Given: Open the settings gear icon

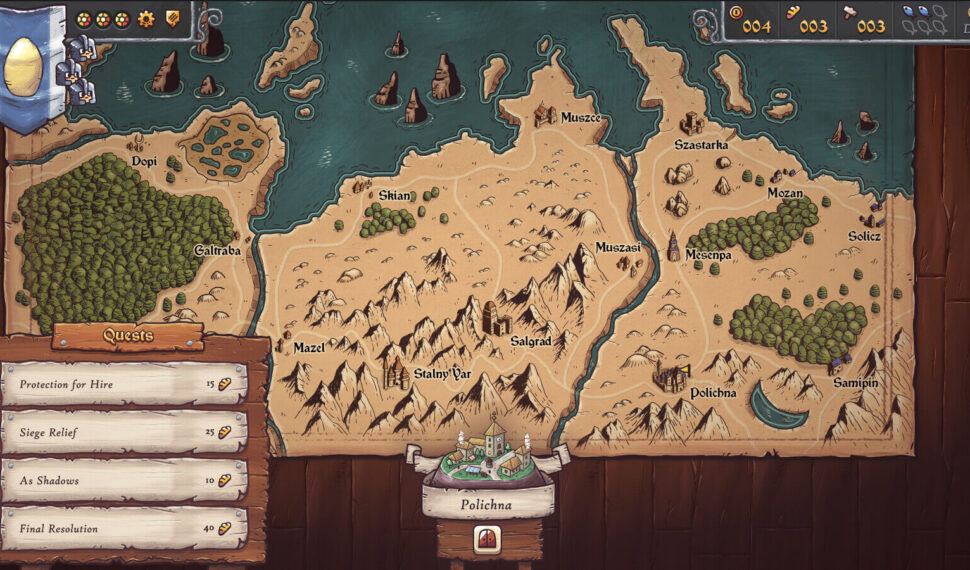Looking at the screenshot, I should (146, 18).
